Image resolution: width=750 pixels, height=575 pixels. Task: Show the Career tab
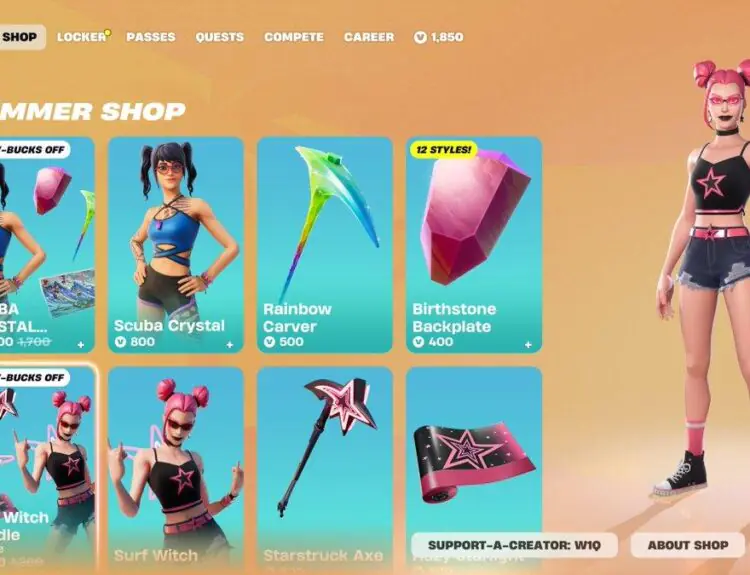click(x=369, y=37)
